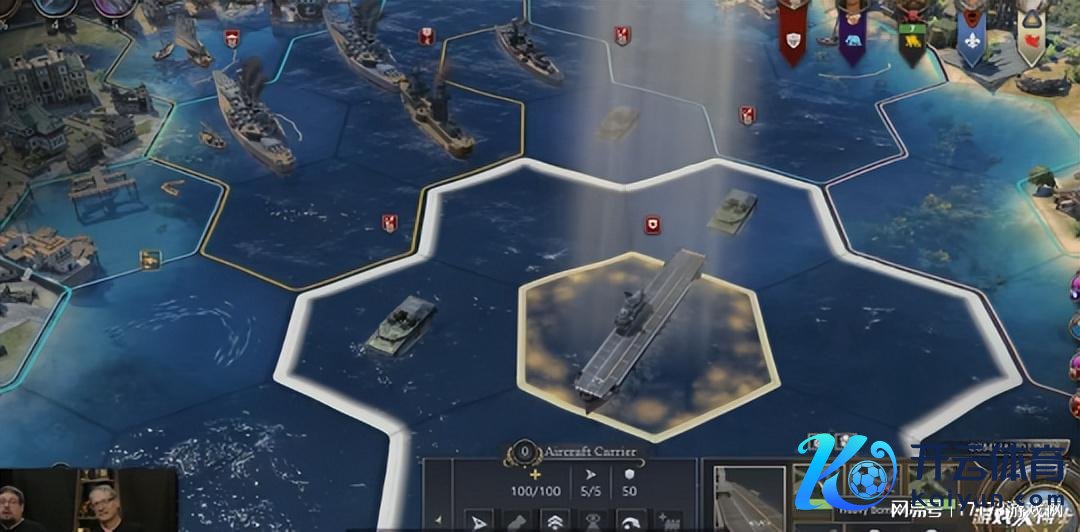
Task: Click the small yellow icon near the docks
Action: tap(150, 259)
